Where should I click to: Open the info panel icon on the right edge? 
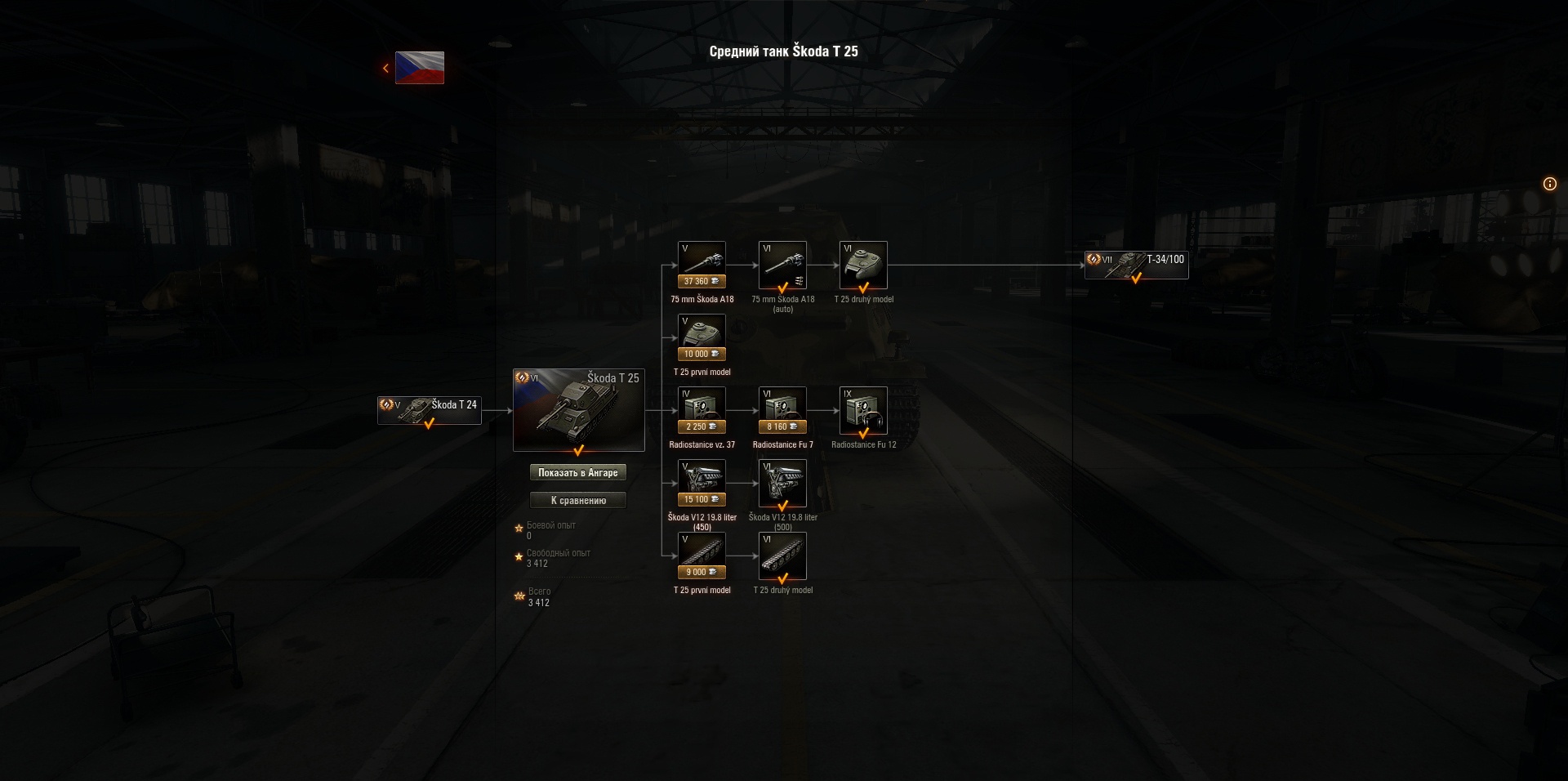pos(1548,184)
